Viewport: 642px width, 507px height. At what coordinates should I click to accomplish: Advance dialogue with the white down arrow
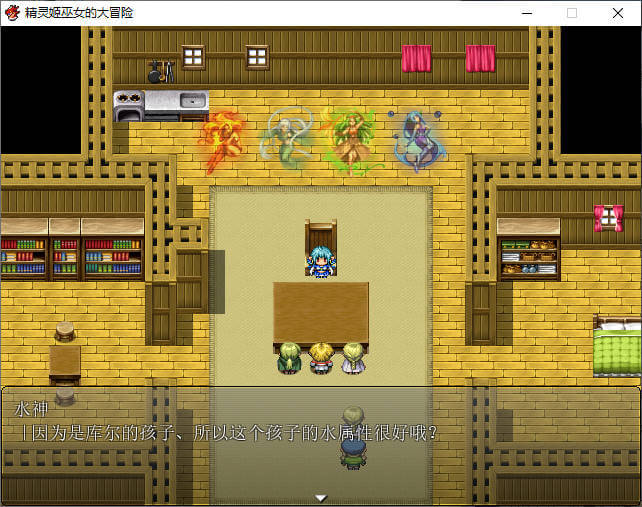(321, 497)
